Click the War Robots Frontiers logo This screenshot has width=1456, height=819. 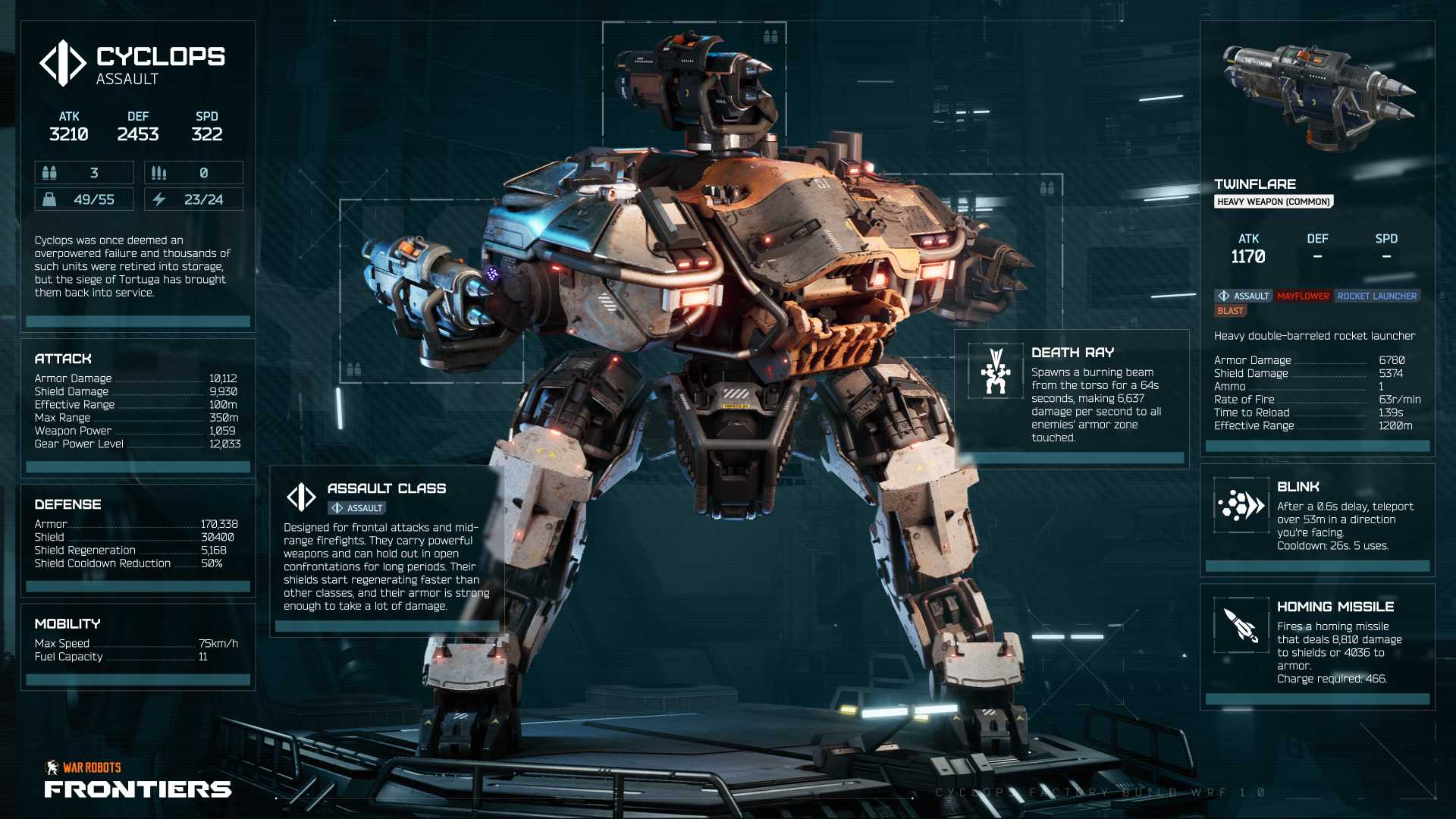click(138, 780)
